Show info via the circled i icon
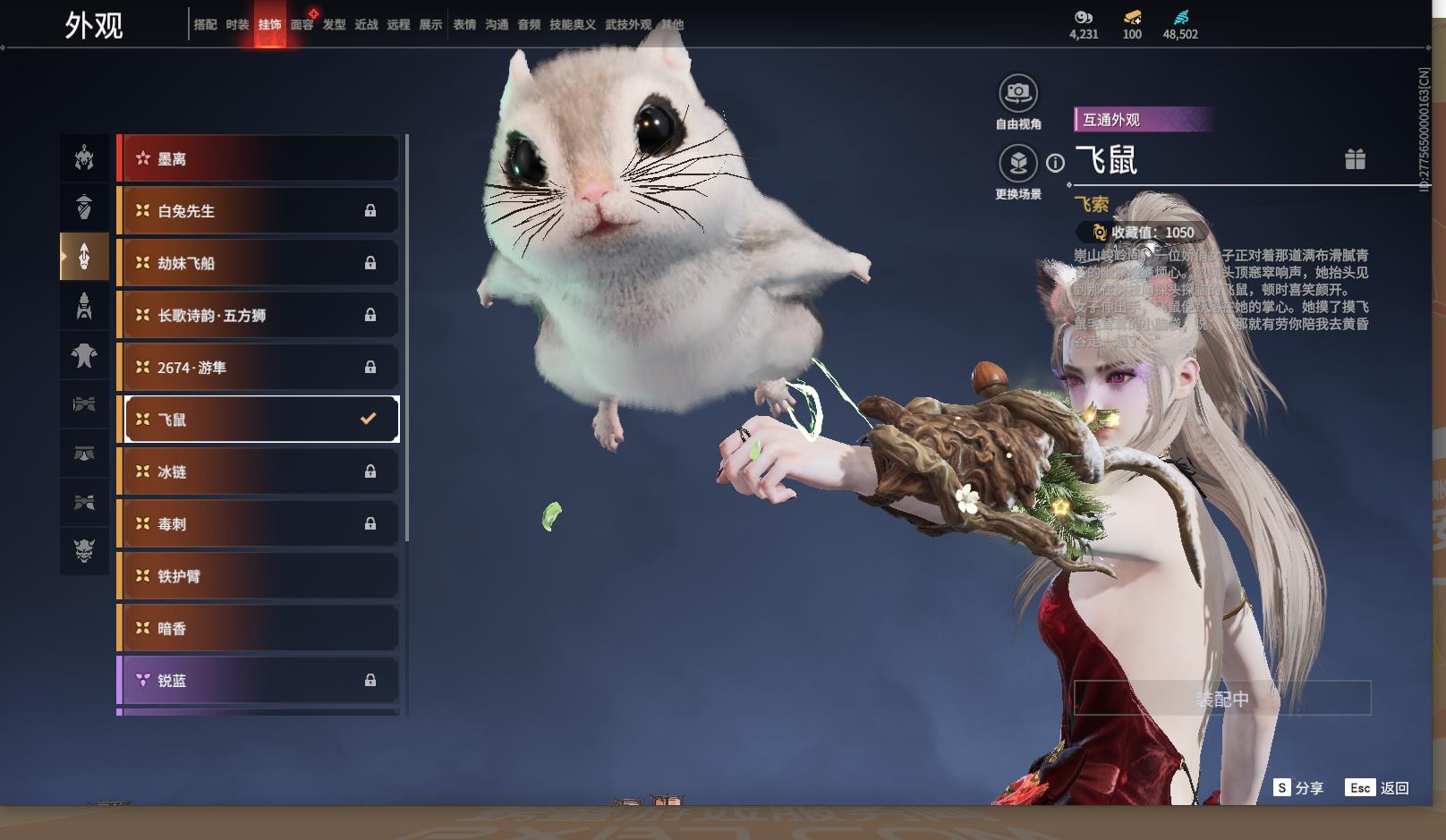 [x=1056, y=163]
